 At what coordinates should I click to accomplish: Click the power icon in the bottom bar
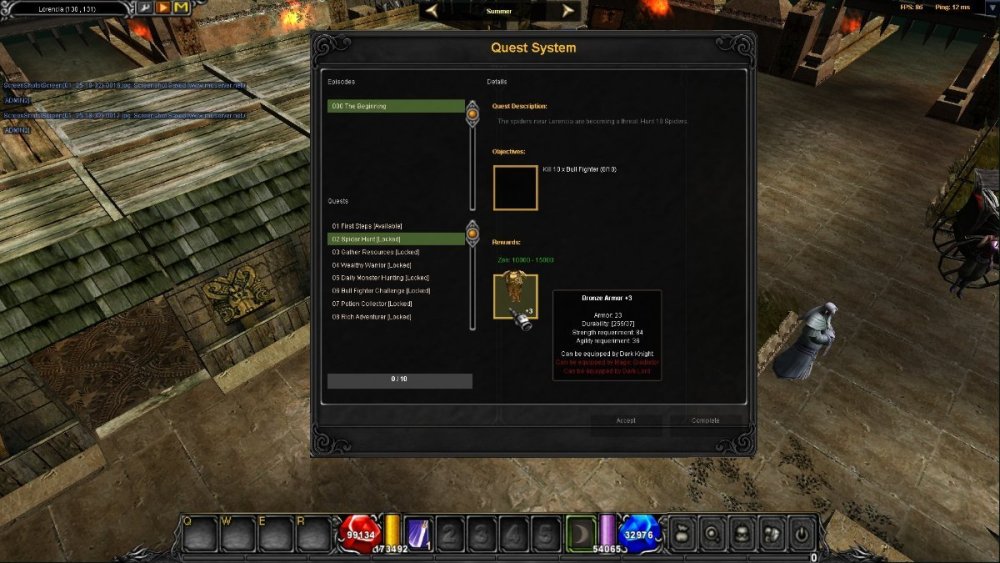pos(801,534)
